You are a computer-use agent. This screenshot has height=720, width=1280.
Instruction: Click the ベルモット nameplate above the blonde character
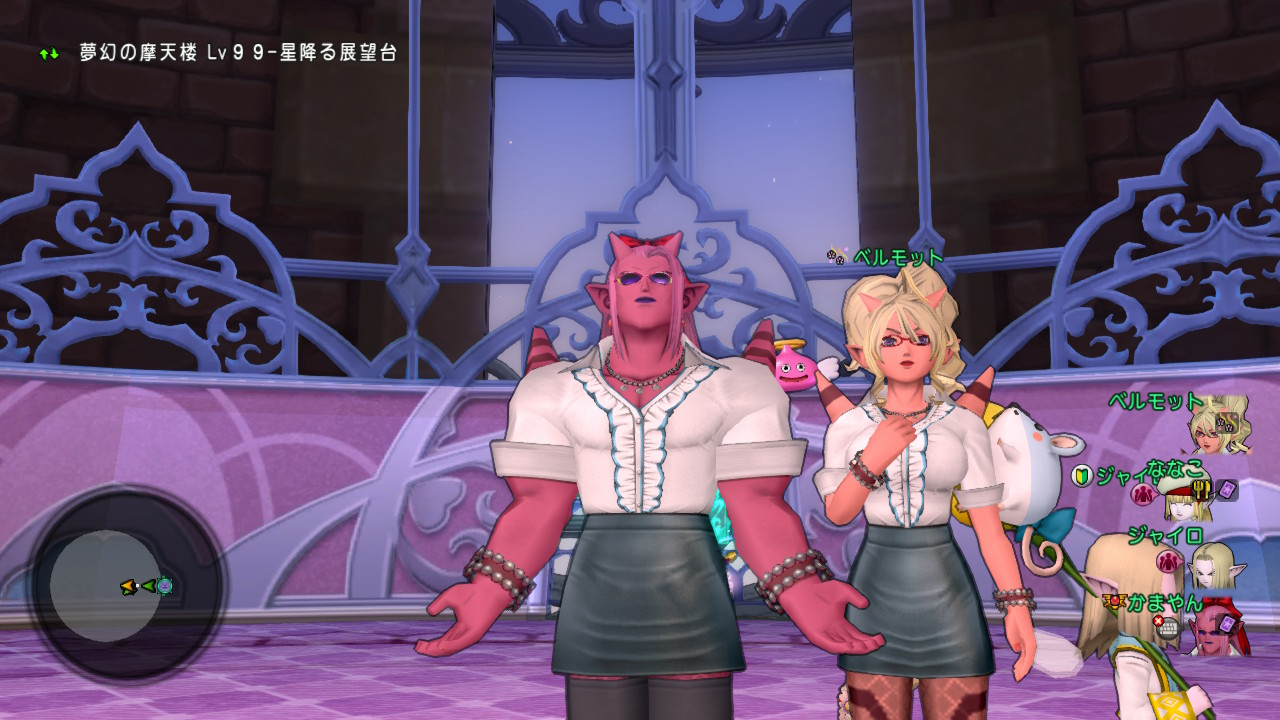tap(897, 257)
